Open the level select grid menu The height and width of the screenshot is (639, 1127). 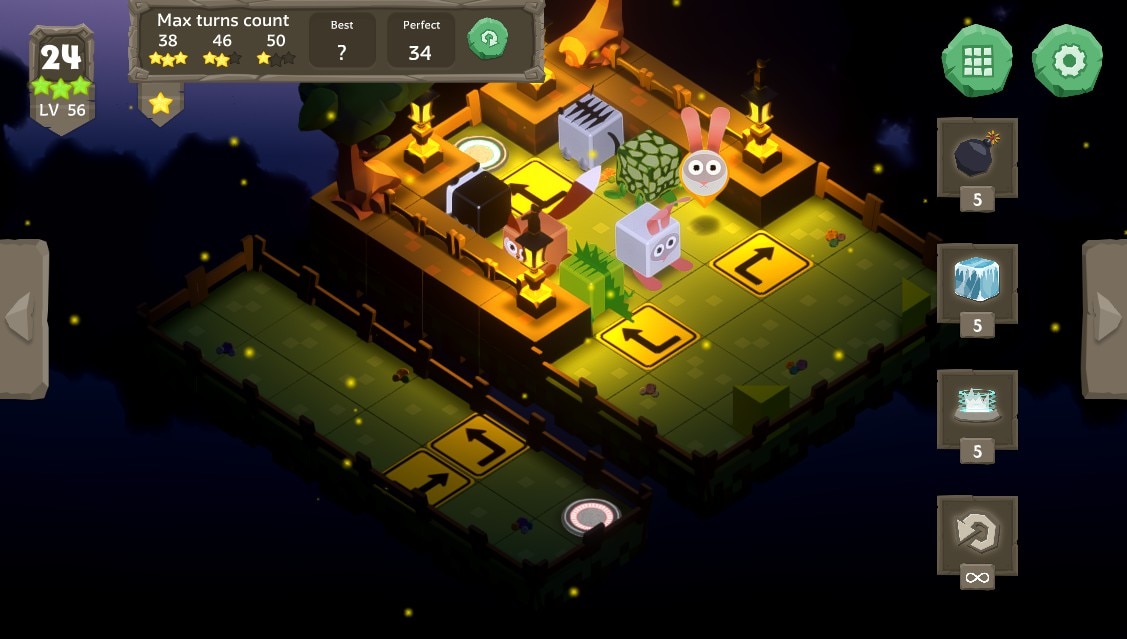(976, 61)
